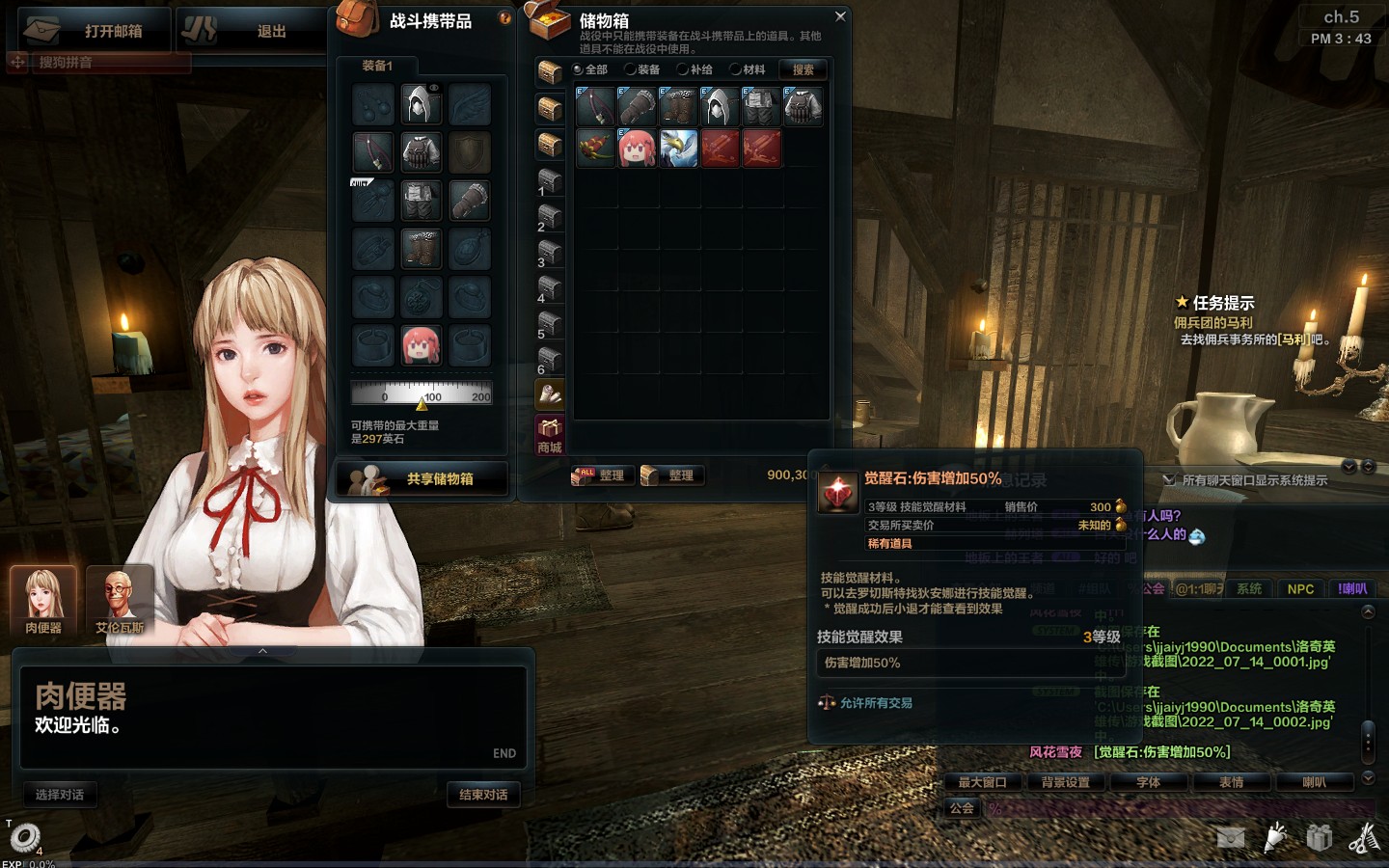The height and width of the screenshot is (868, 1389).
Task: Open the gift box icon in the bottom bar
Action: (x=1320, y=837)
